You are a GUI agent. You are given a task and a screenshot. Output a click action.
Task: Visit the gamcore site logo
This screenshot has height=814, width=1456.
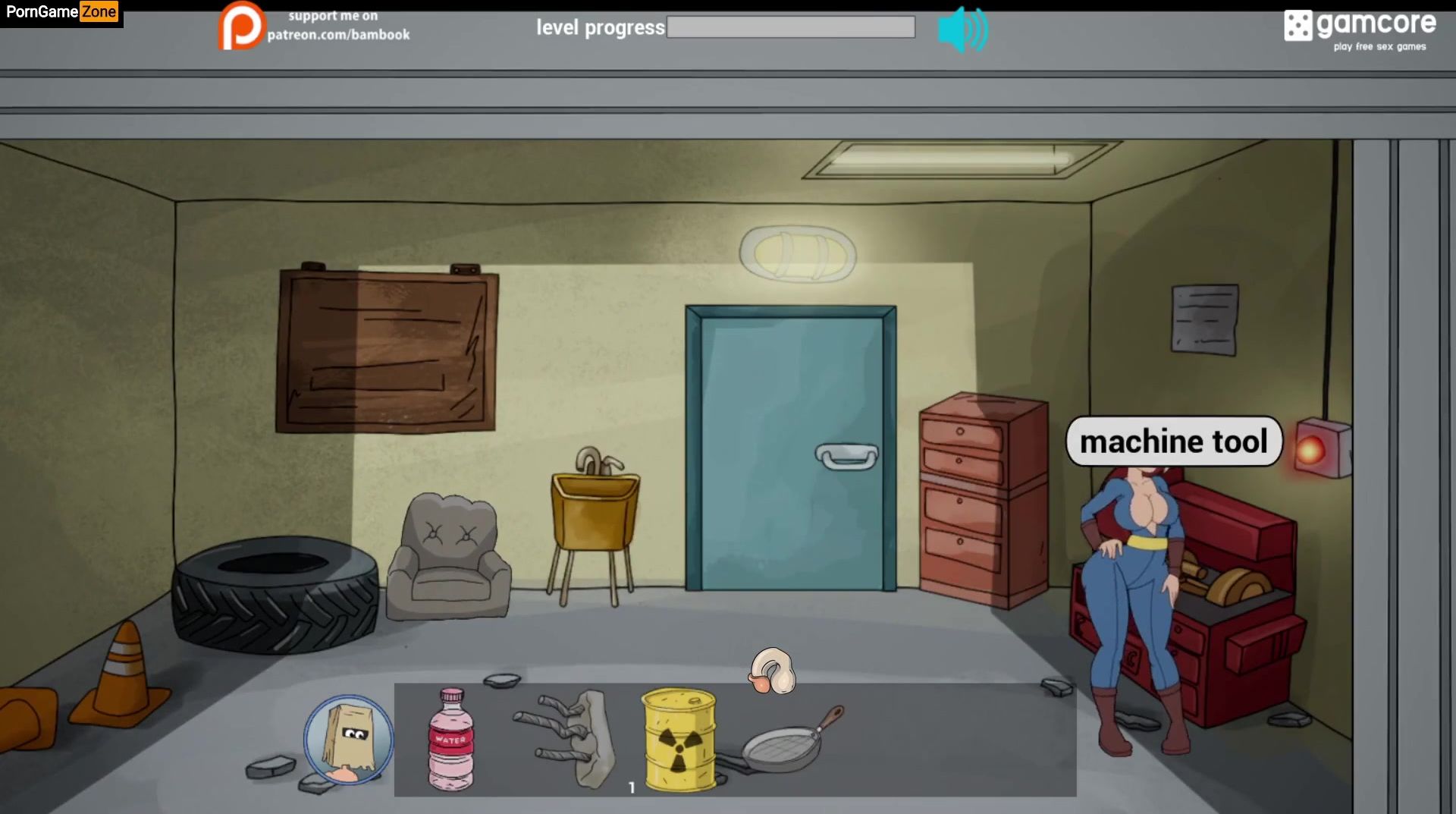(x=1360, y=29)
